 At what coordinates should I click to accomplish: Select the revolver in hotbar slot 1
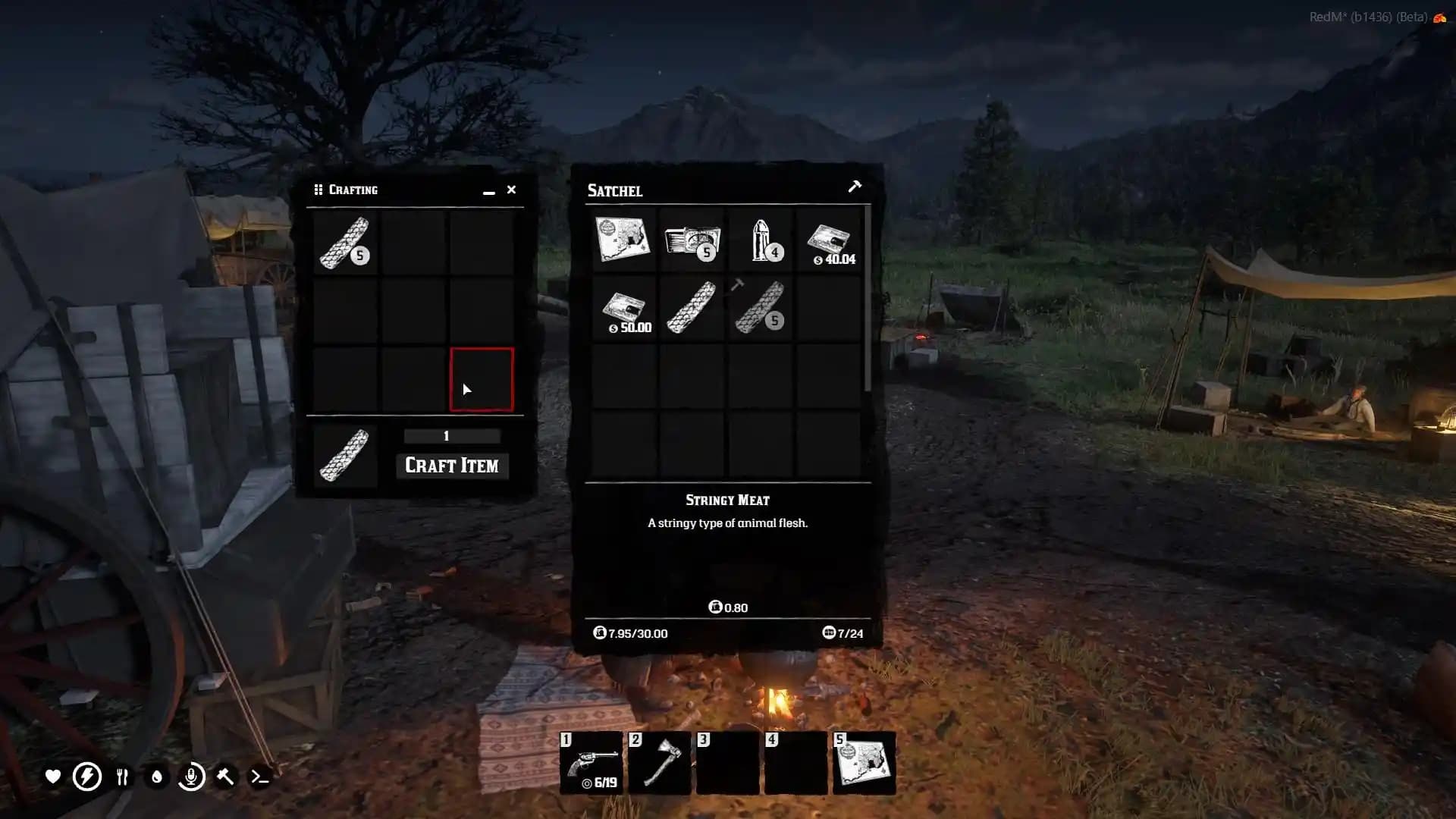(591, 763)
